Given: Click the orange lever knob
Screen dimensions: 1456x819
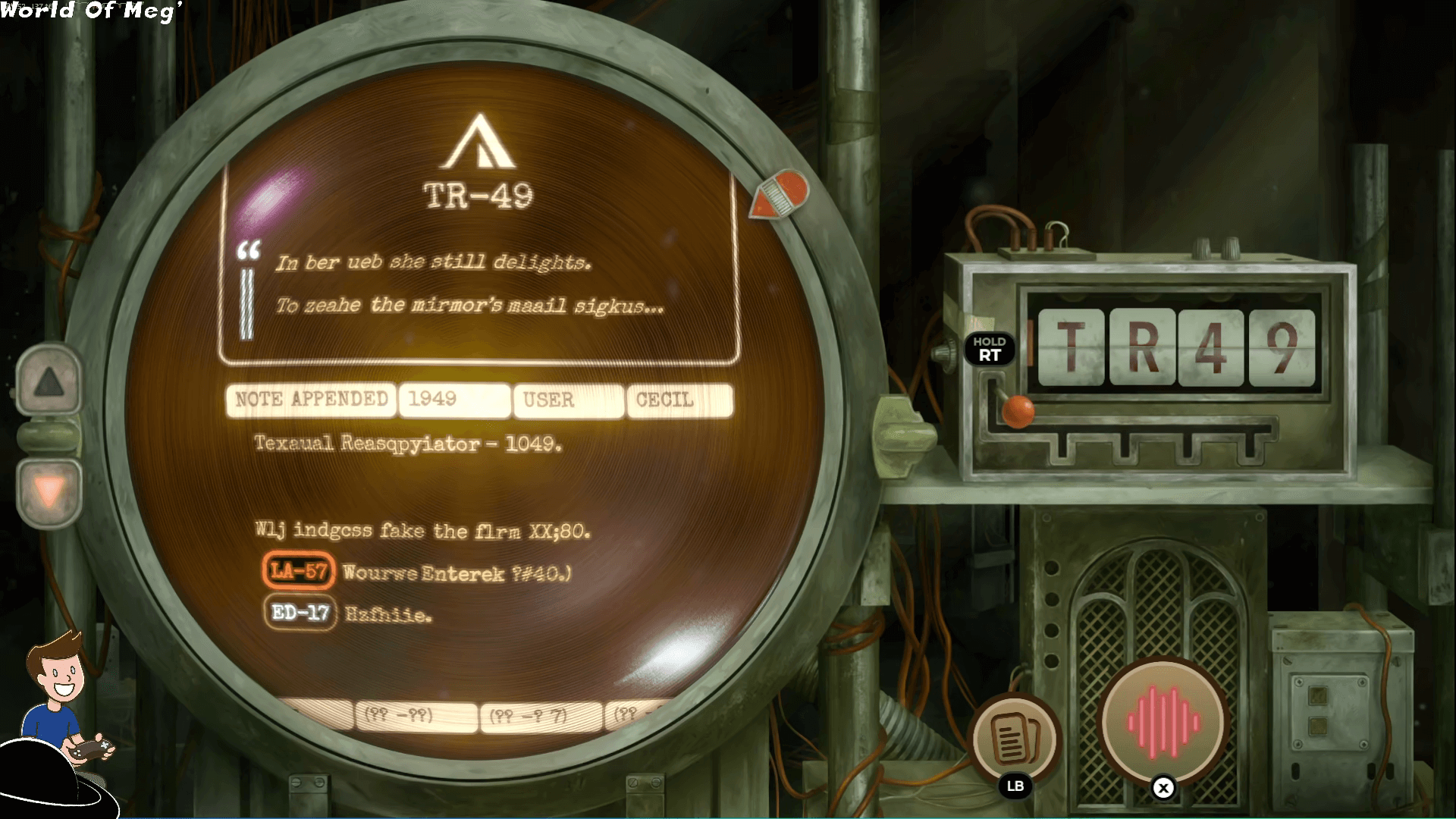Looking at the screenshot, I should (x=1018, y=410).
